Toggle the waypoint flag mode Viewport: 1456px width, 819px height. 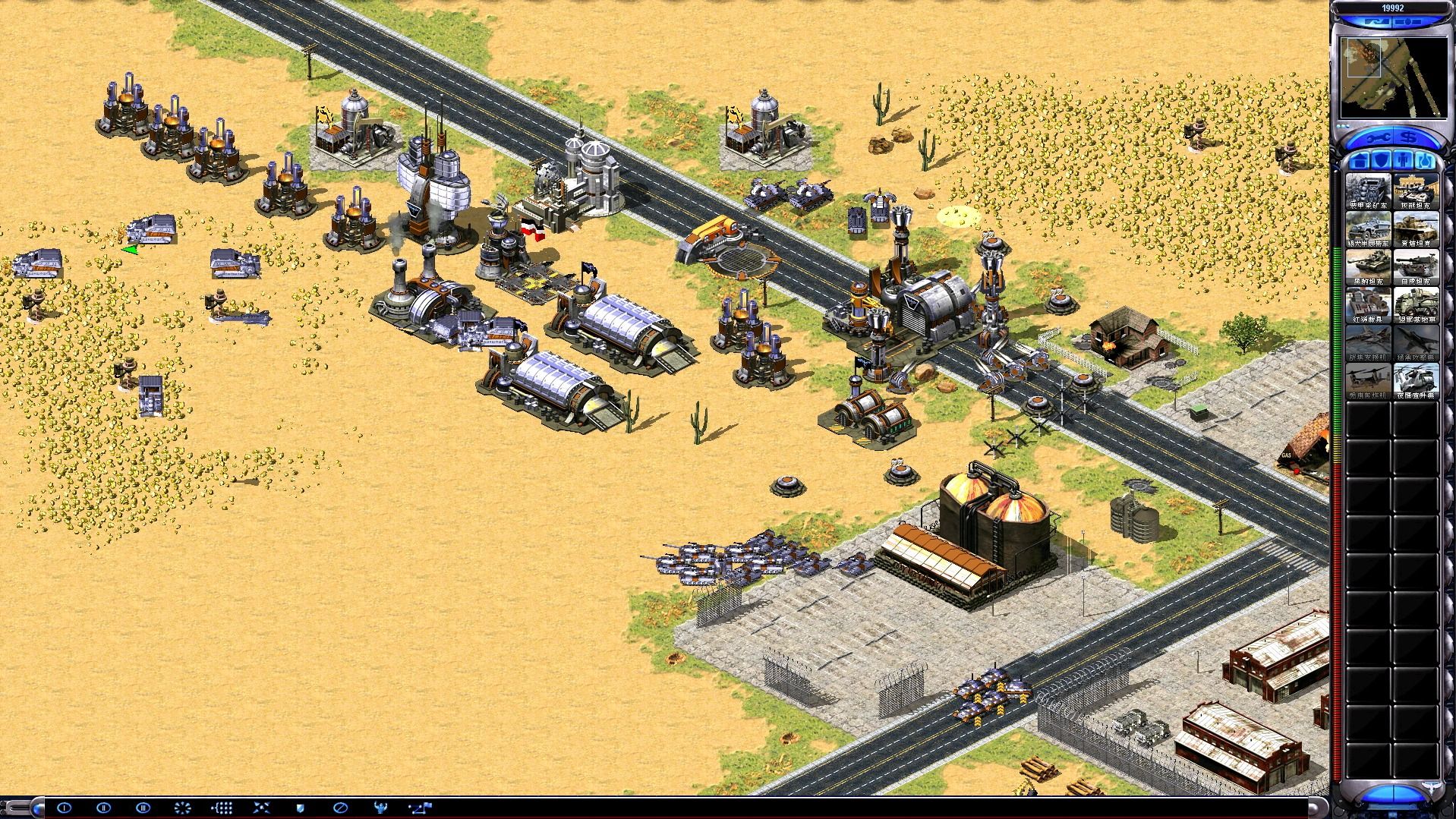click(420, 808)
